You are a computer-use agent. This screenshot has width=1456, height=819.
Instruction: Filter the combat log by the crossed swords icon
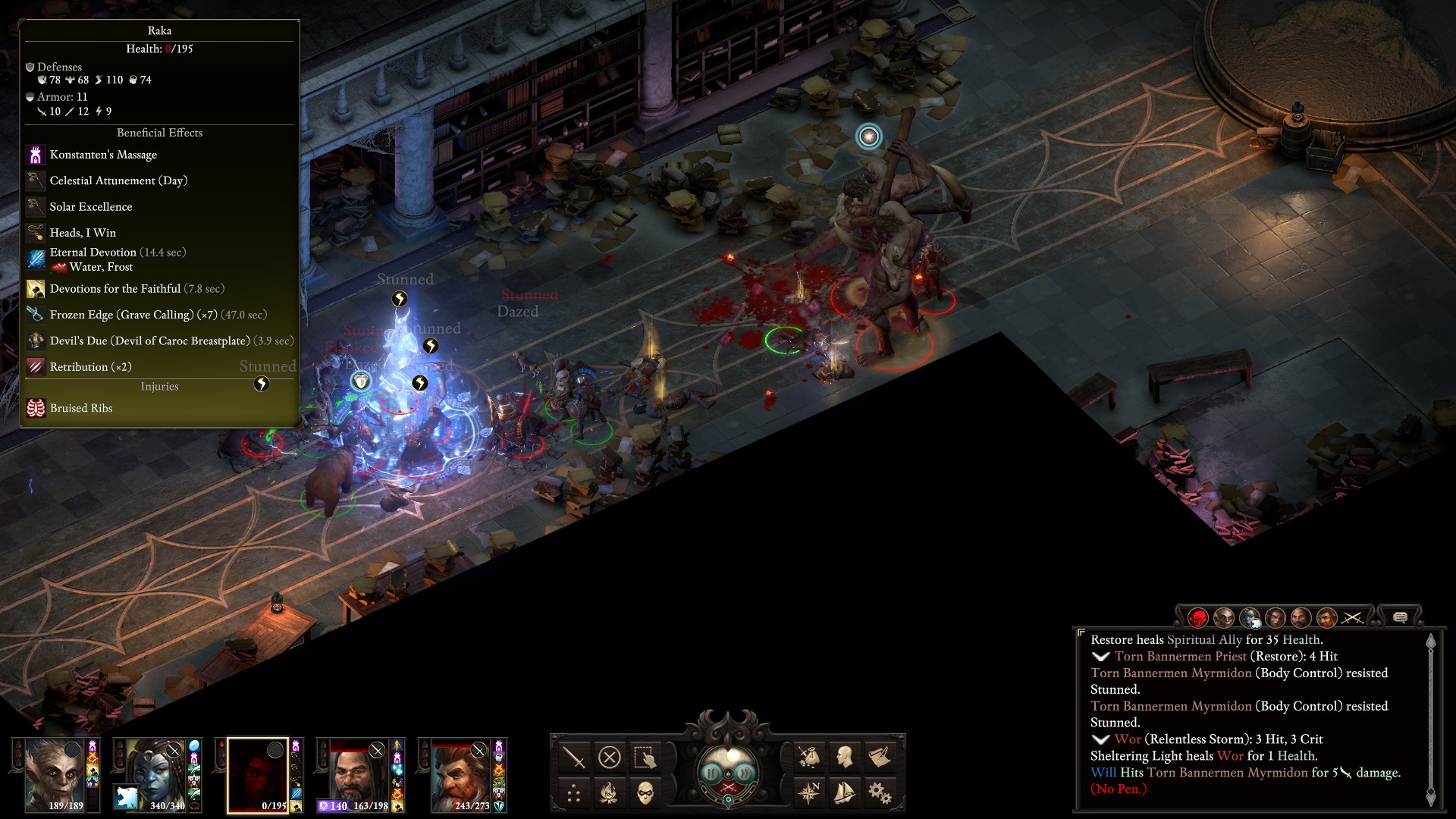tap(1353, 618)
